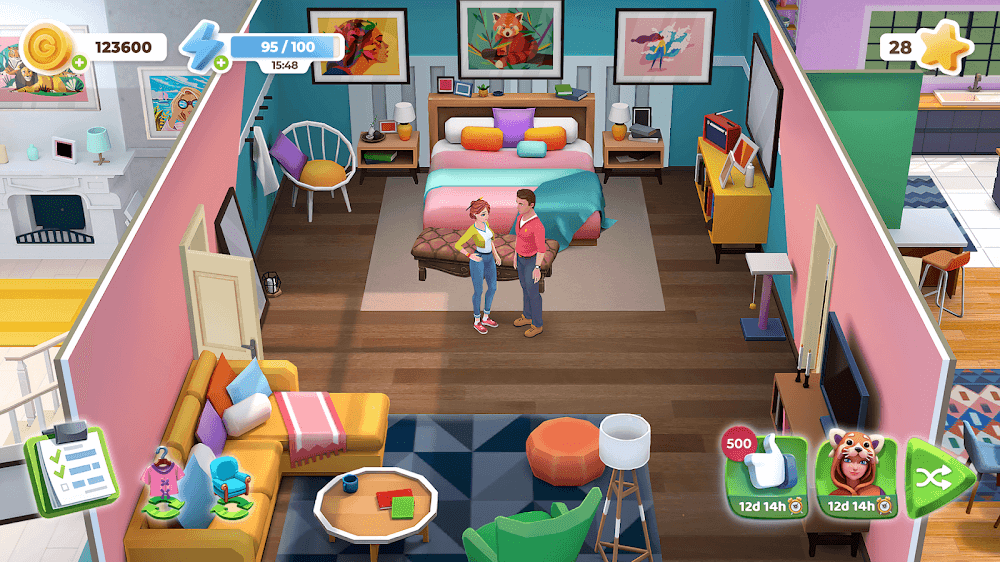Open the clipboard task checklist
The height and width of the screenshot is (562, 1000).
(x=71, y=468)
